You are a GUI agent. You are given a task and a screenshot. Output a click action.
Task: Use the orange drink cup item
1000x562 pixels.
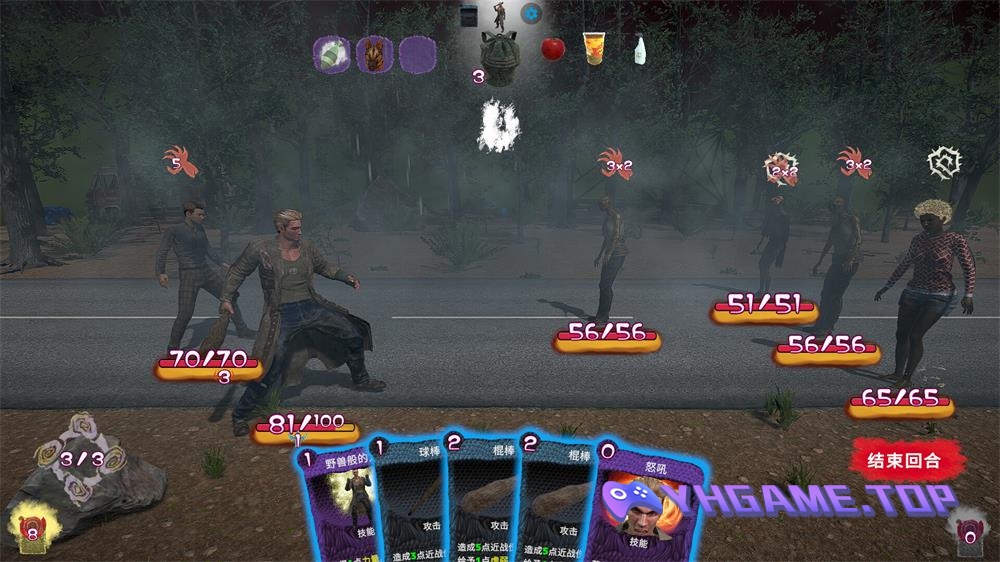595,48
